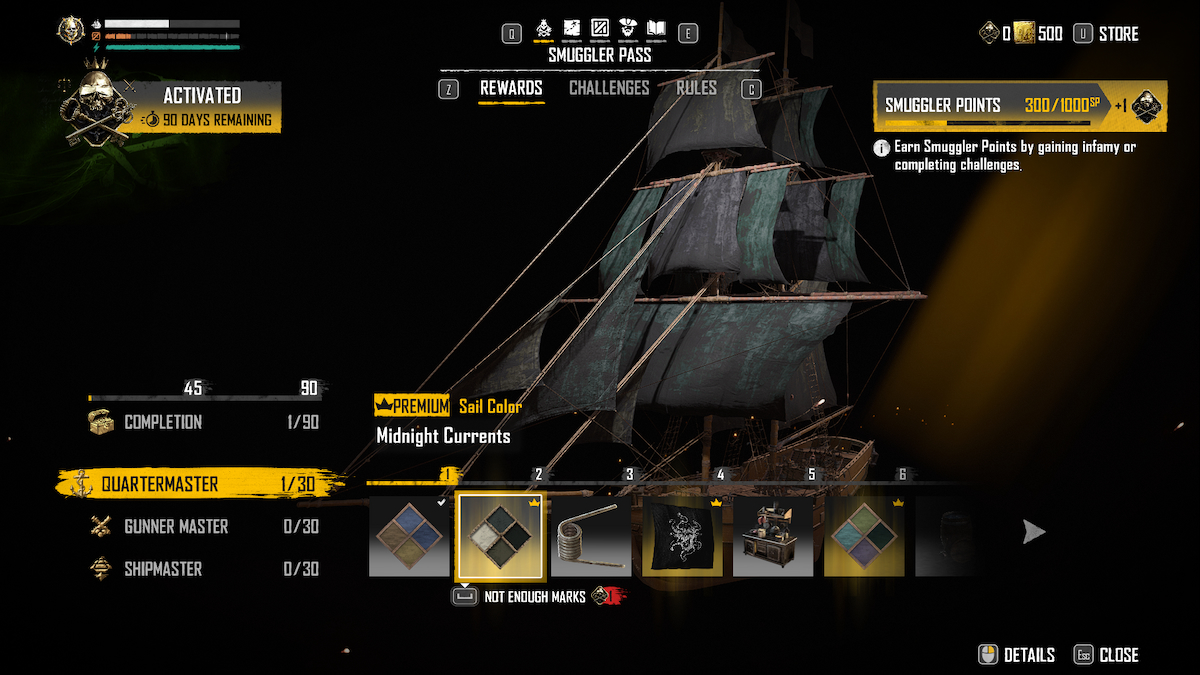Select the black kraken flag reward
This screenshot has width=1200, height=675.
pos(682,536)
